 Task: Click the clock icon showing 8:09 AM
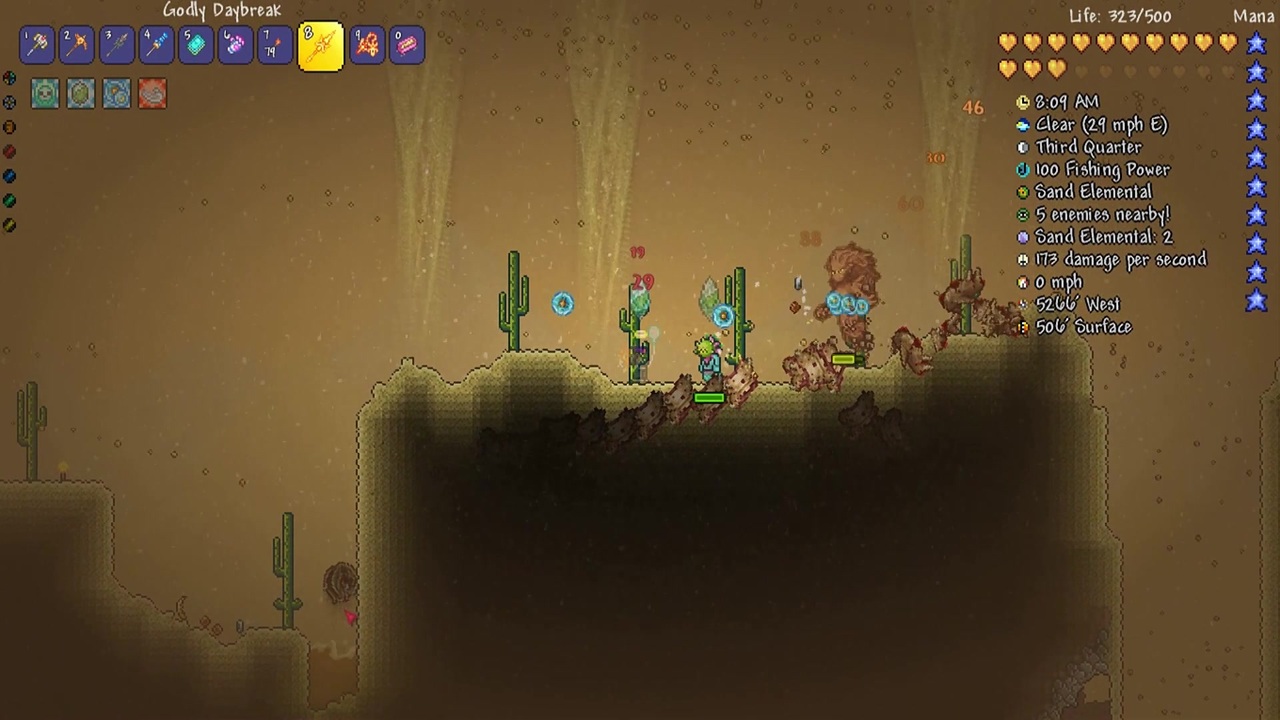point(1022,101)
